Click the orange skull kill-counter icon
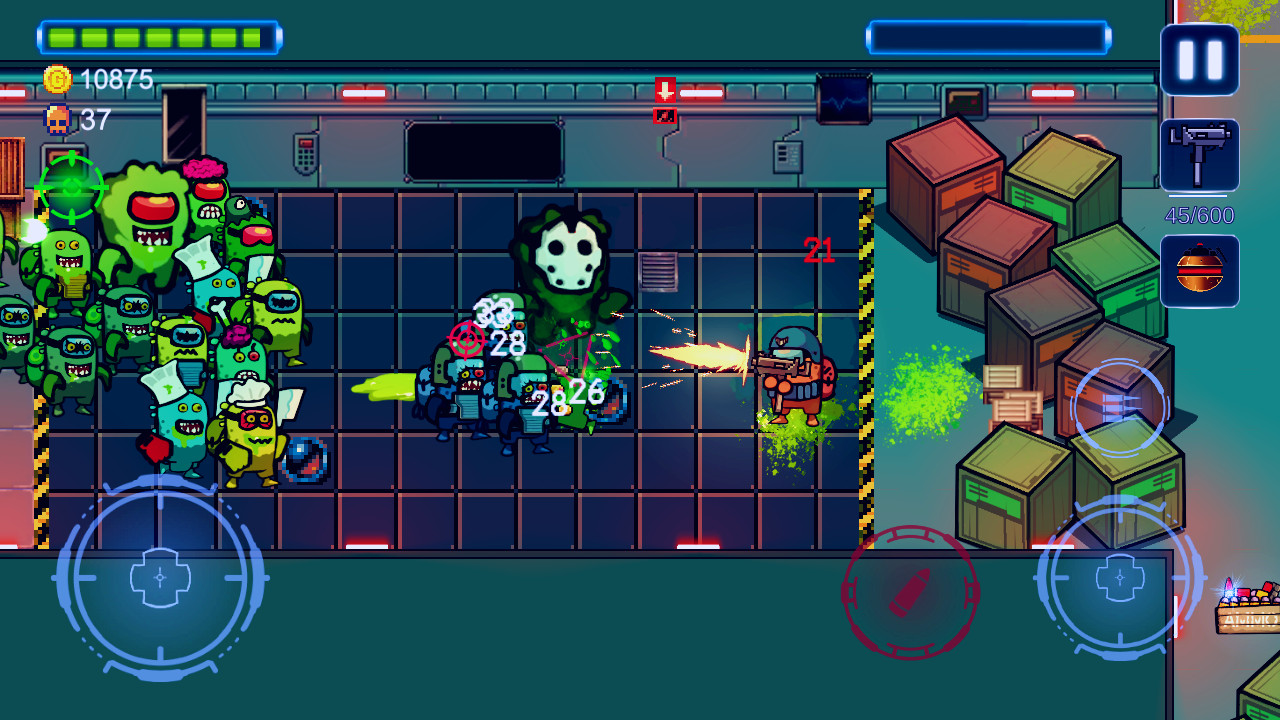The image size is (1280, 720). 57,118
